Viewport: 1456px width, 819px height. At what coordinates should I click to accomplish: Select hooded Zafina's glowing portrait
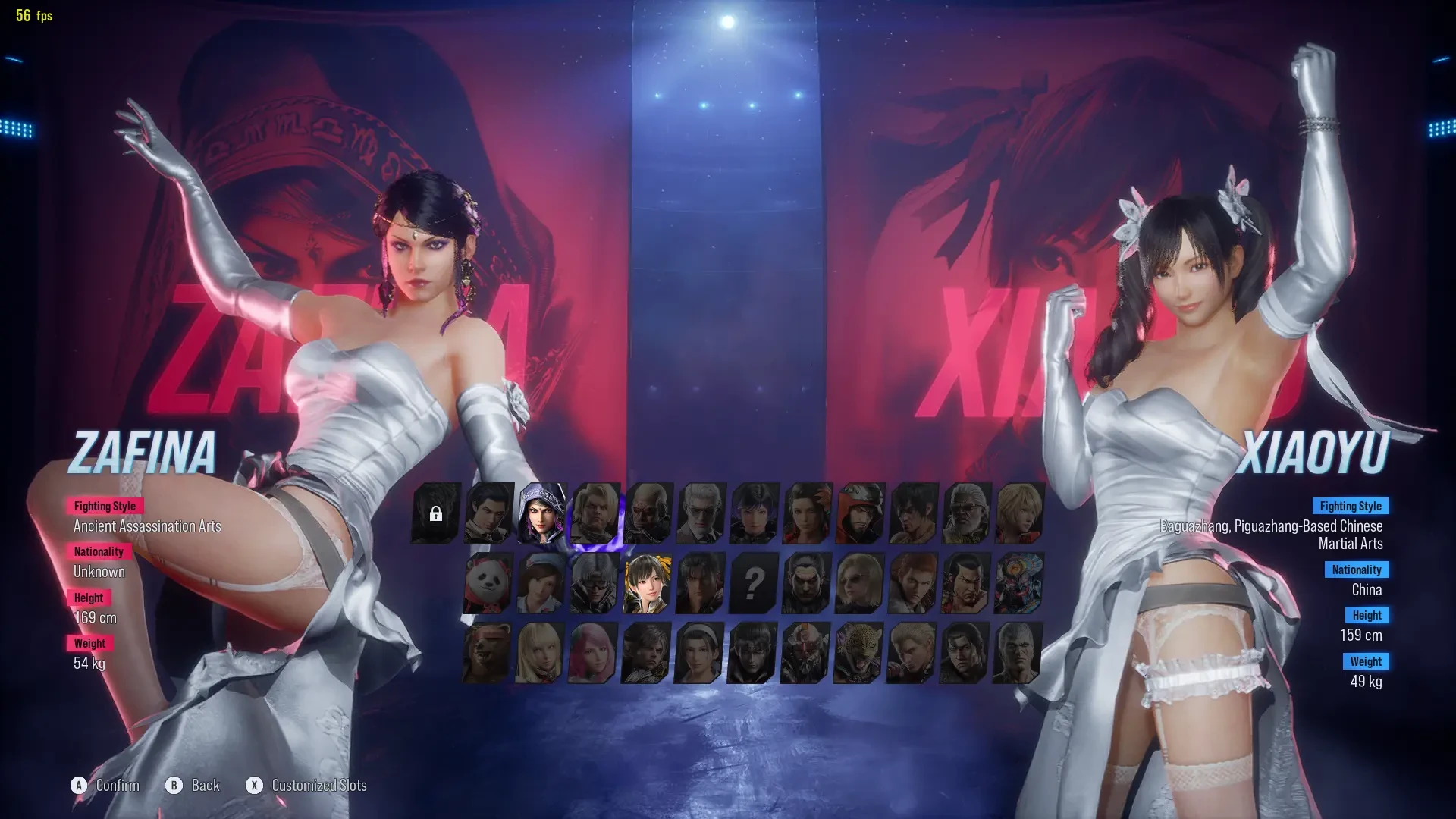point(542,514)
